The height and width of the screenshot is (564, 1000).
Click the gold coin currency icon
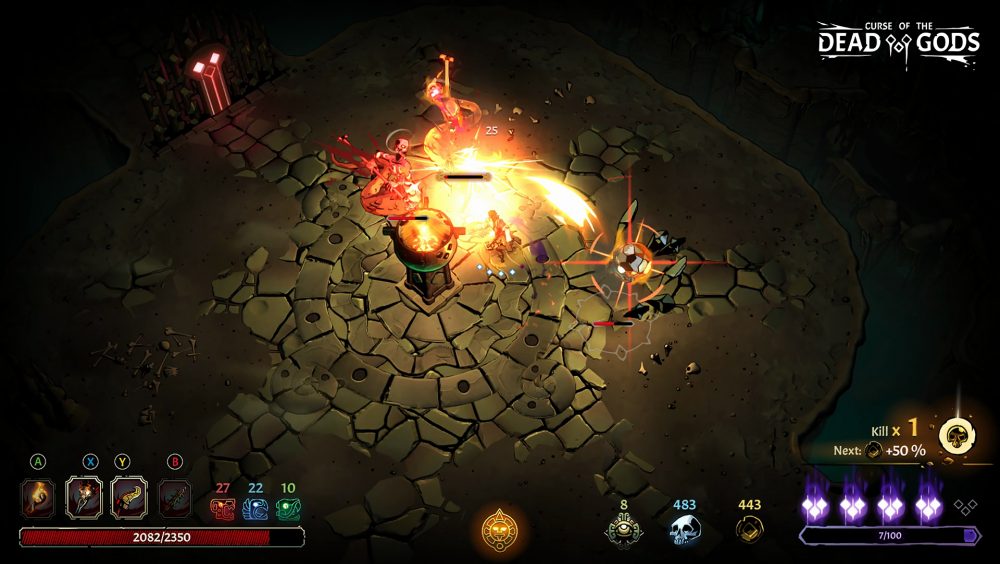coord(749,528)
